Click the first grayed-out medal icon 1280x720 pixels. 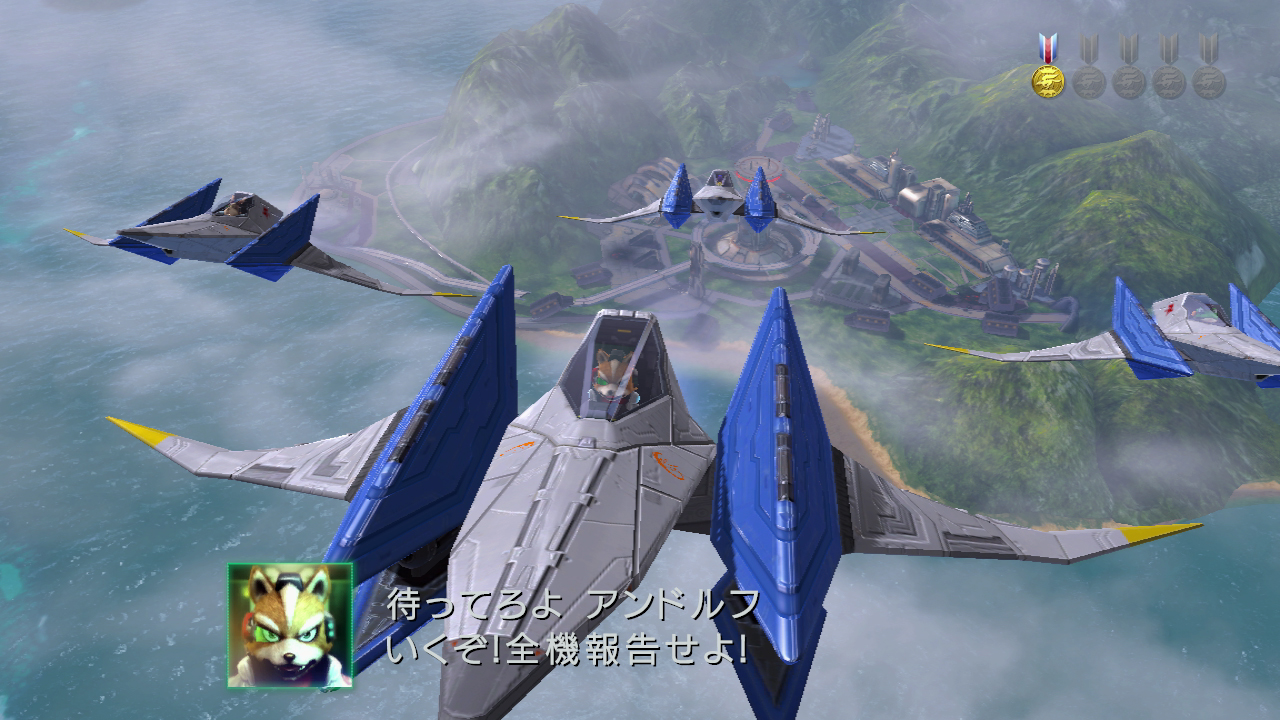(x=1089, y=82)
